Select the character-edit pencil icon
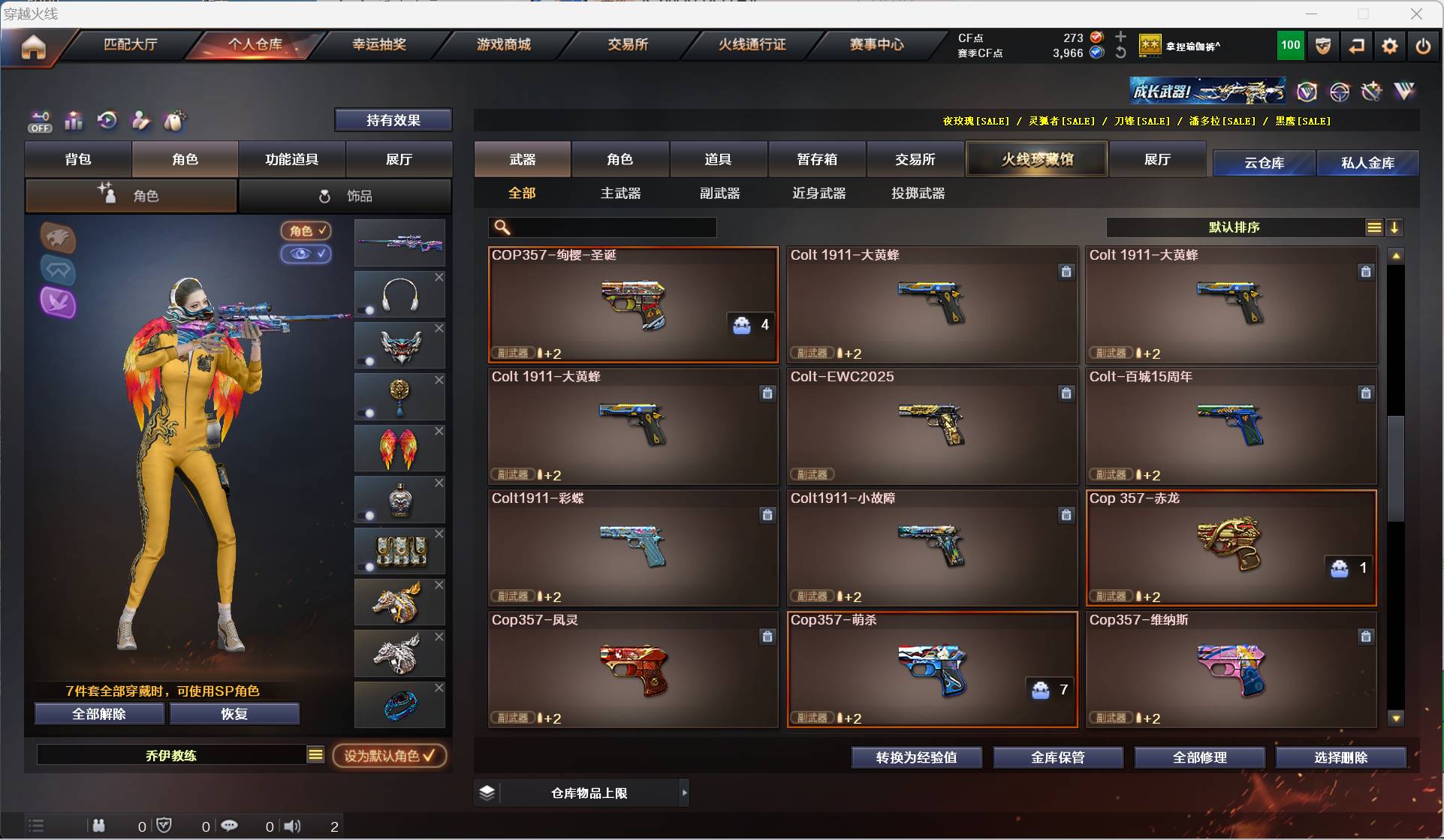The width and height of the screenshot is (1444, 840). (x=140, y=121)
